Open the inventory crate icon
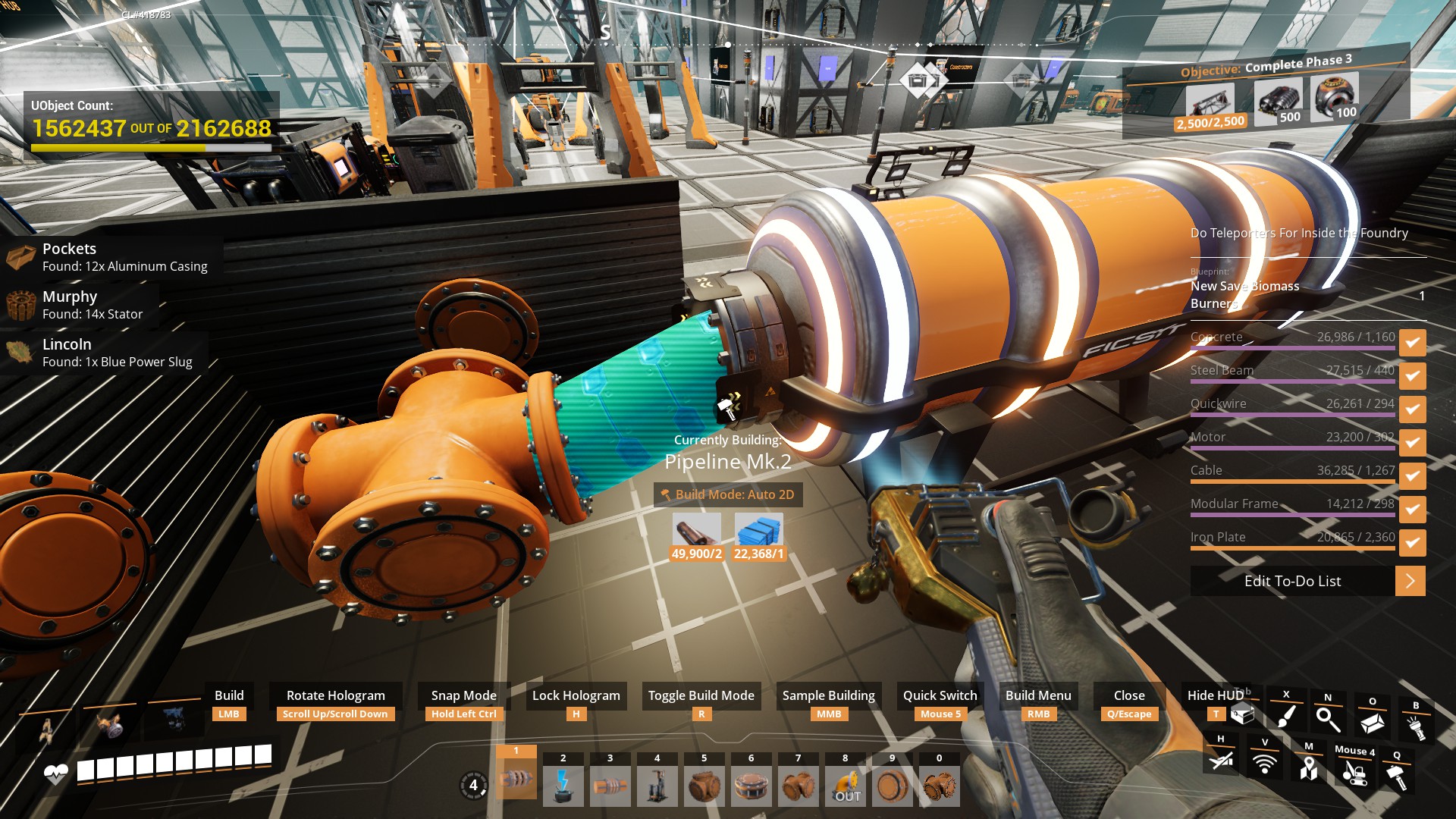Viewport: 1456px width, 819px height. point(1242,714)
